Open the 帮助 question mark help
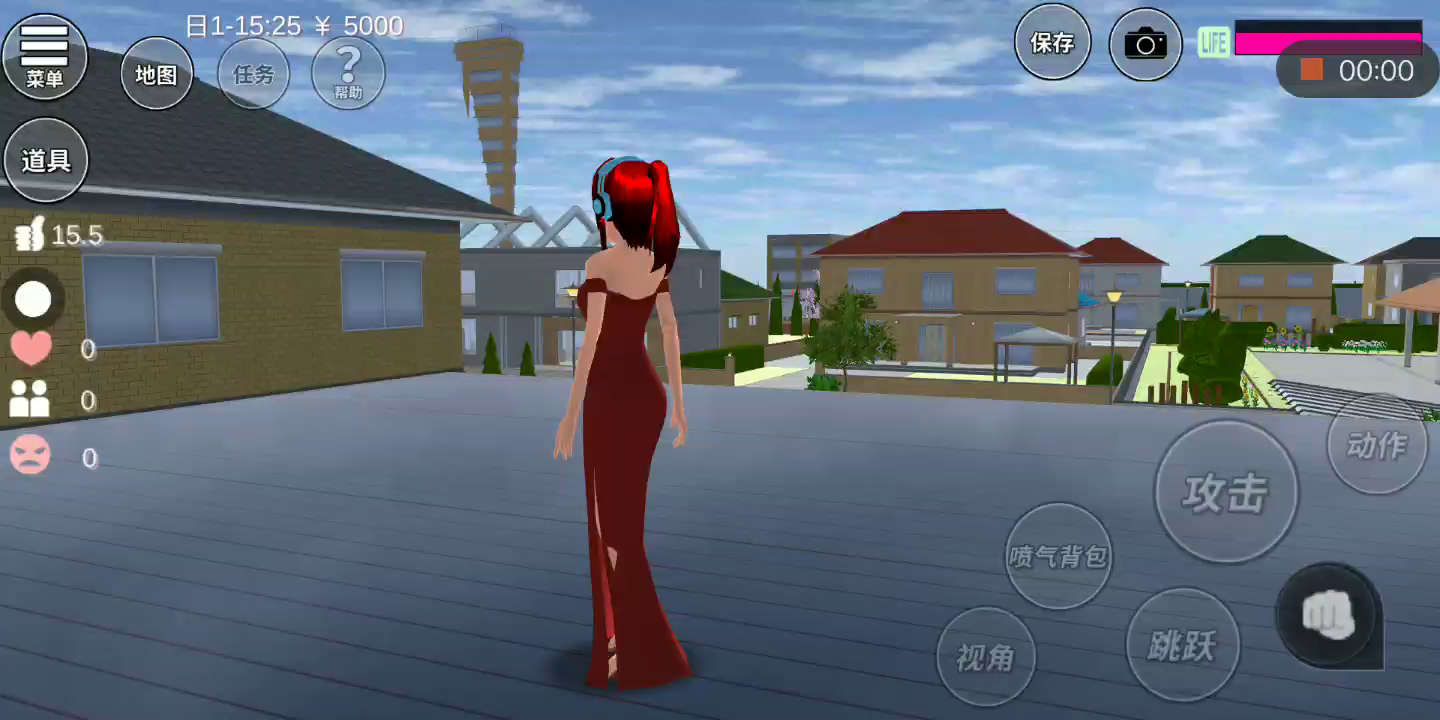This screenshot has height=720, width=1440. coord(348,72)
